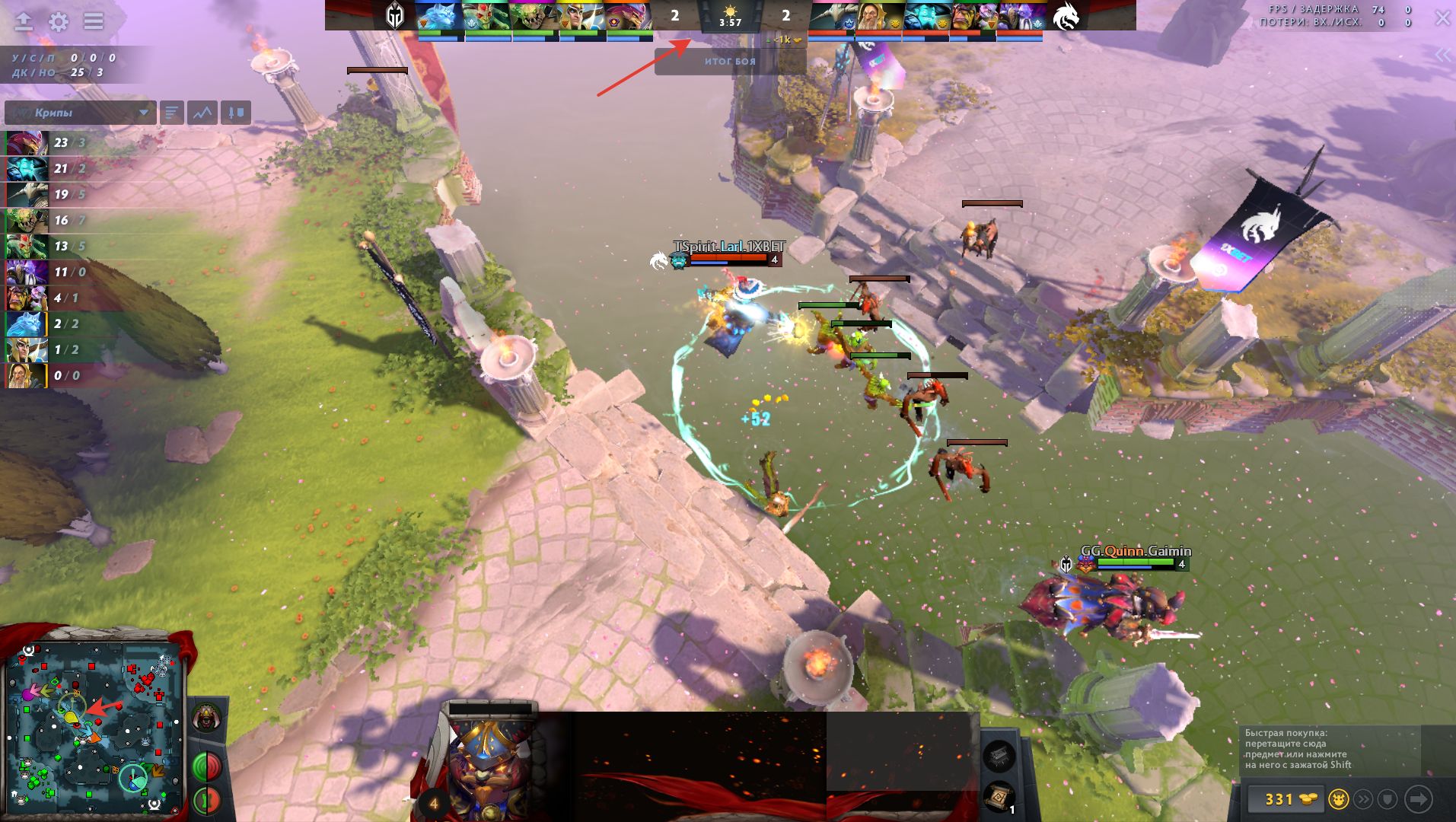
Task: Show the line graph view
Action: point(203,113)
